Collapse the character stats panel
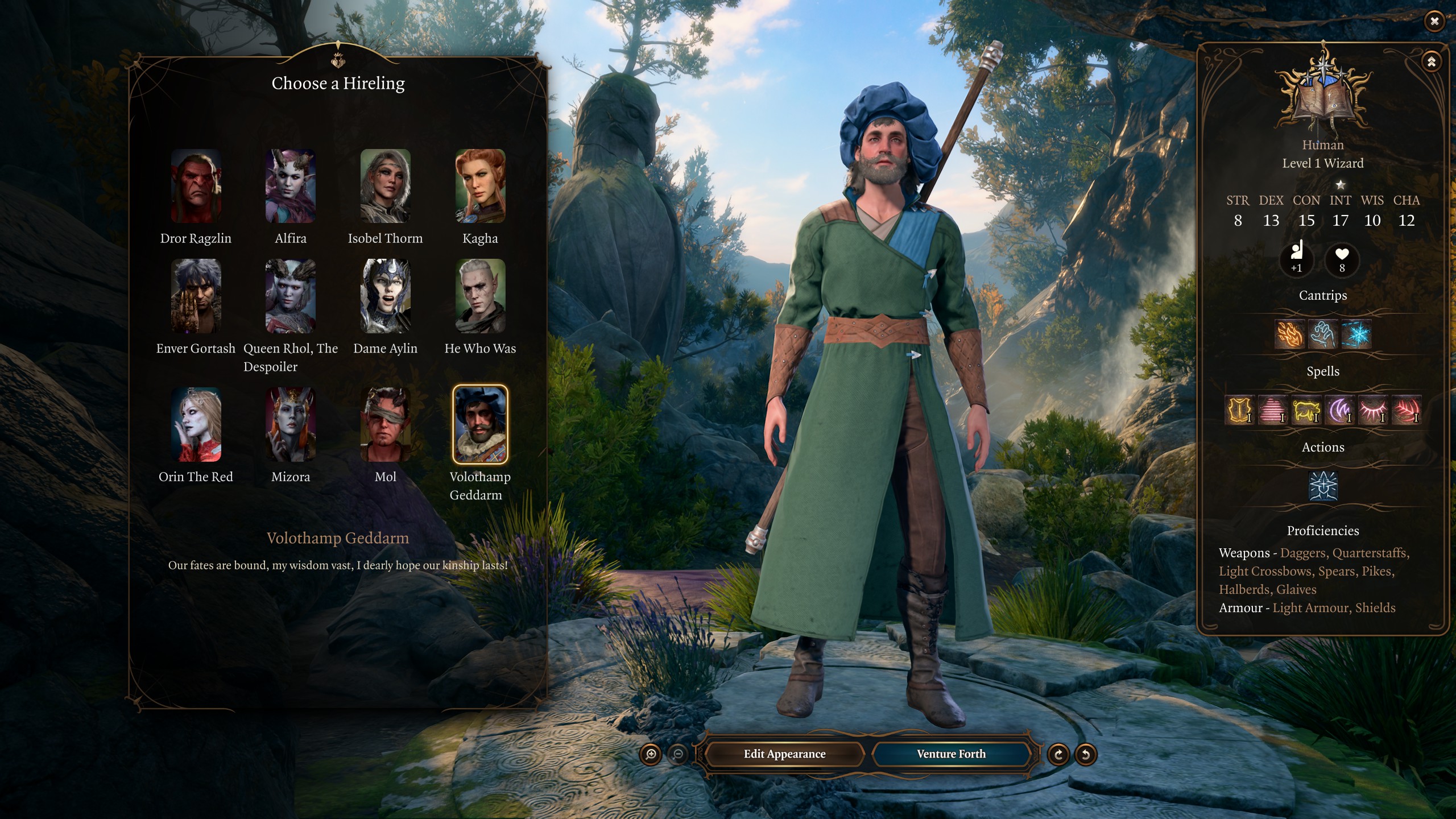The height and width of the screenshot is (819, 1456). (1431, 61)
